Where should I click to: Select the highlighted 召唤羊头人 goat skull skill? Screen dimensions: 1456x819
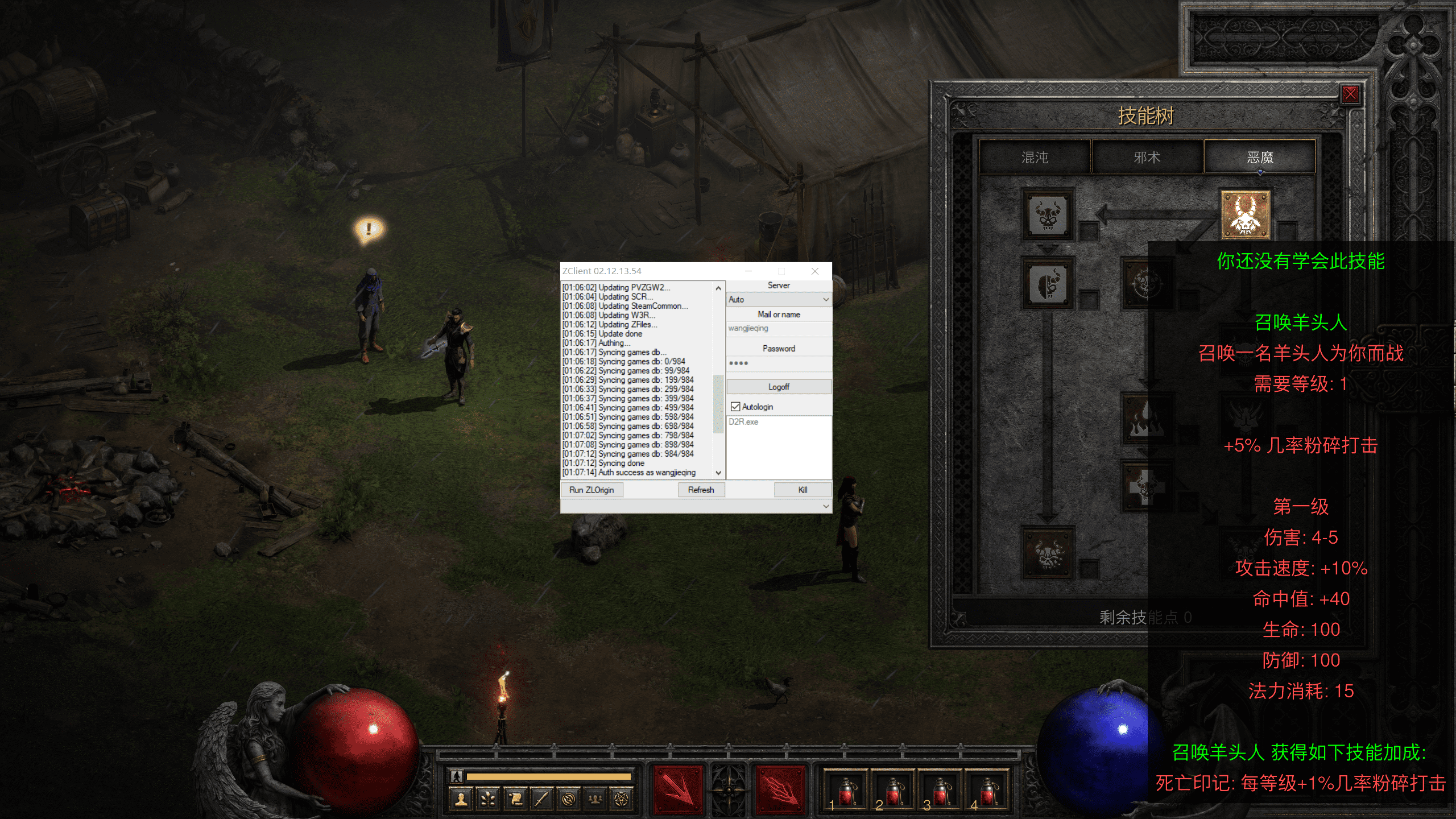point(1245,215)
